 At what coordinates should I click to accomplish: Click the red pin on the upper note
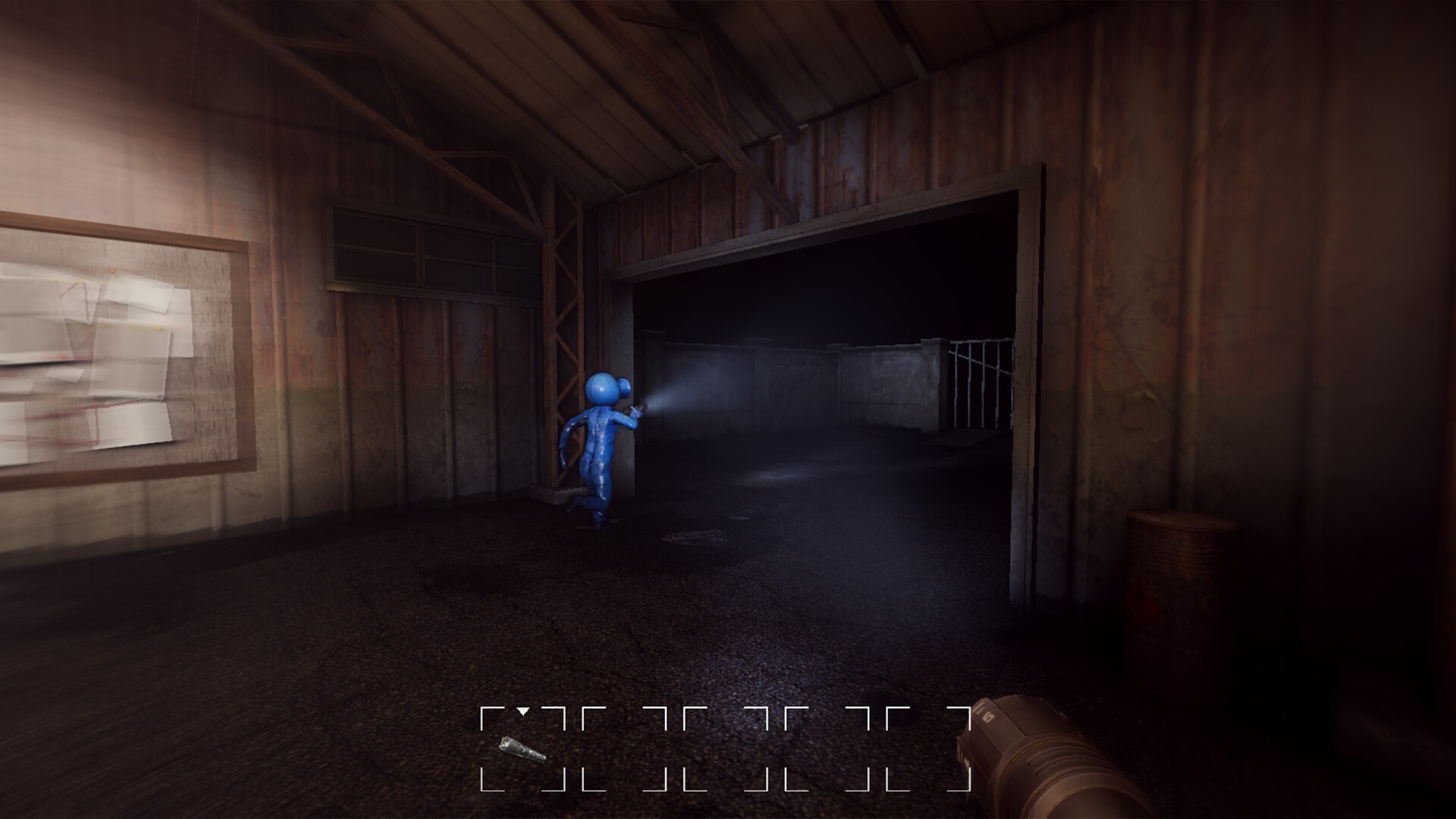click(x=114, y=270)
